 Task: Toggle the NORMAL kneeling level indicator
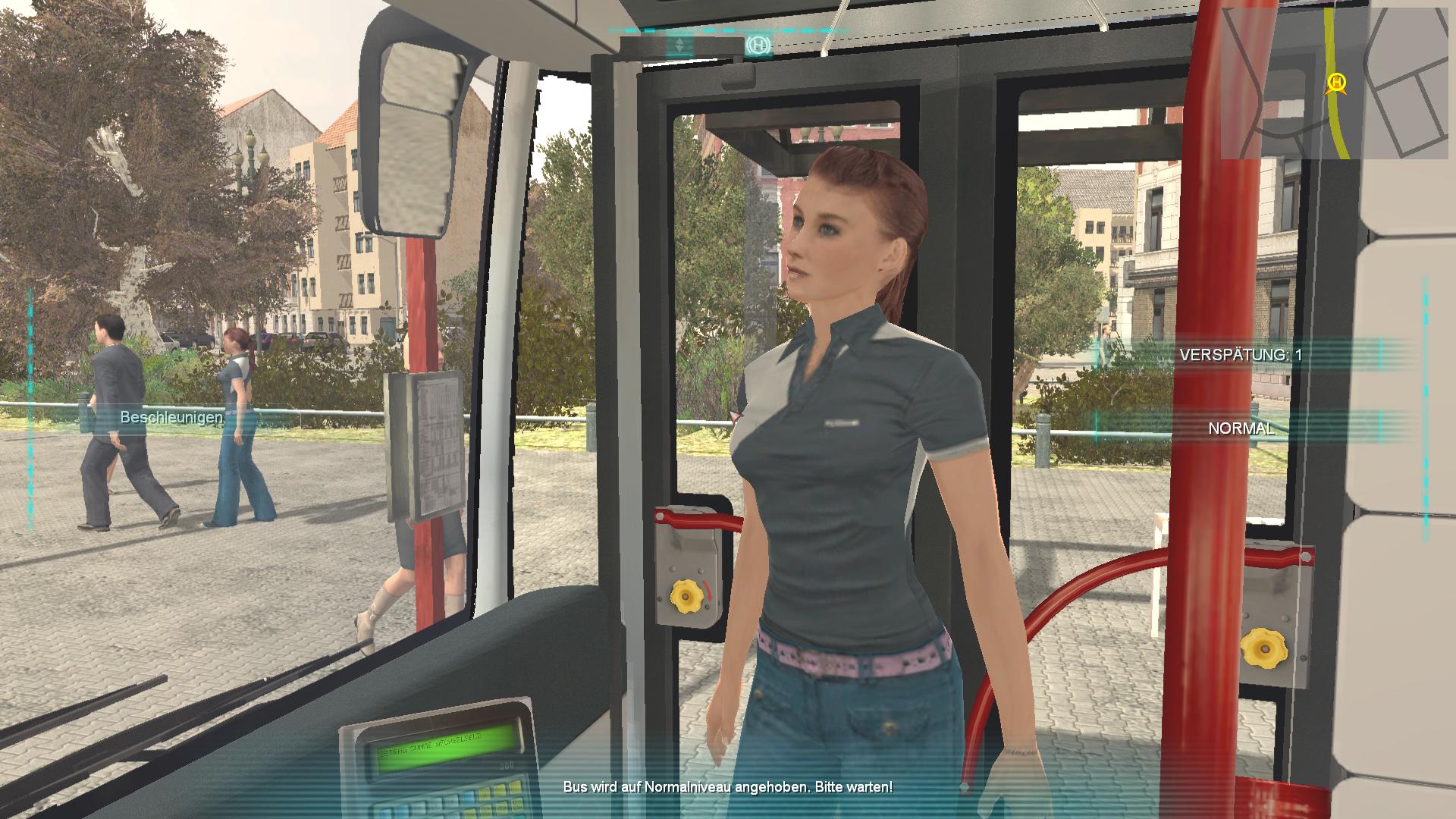click(x=1241, y=428)
